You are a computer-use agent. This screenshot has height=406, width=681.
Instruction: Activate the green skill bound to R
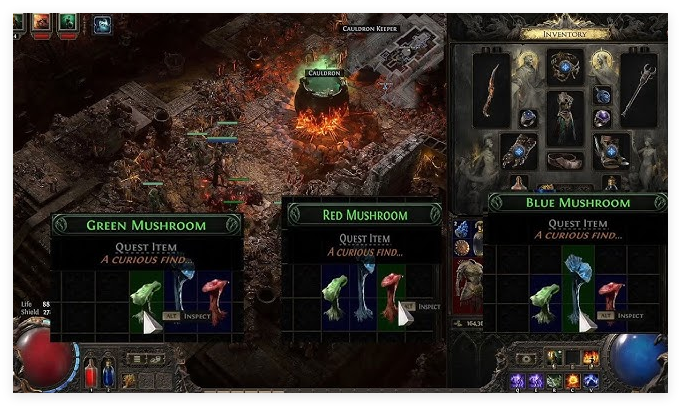[554, 380]
